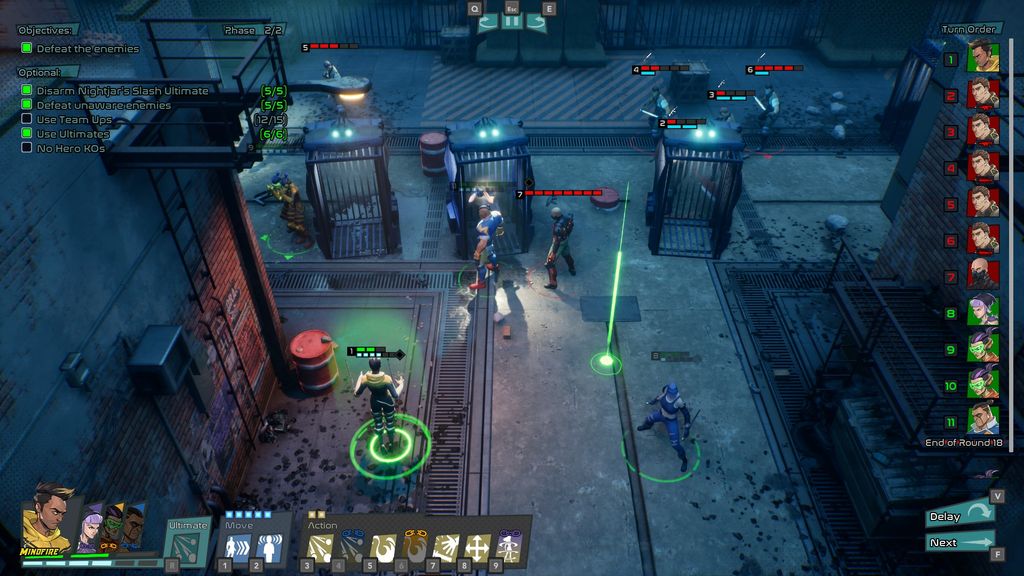Select the hero portrait in turn slot 11

click(983, 418)
